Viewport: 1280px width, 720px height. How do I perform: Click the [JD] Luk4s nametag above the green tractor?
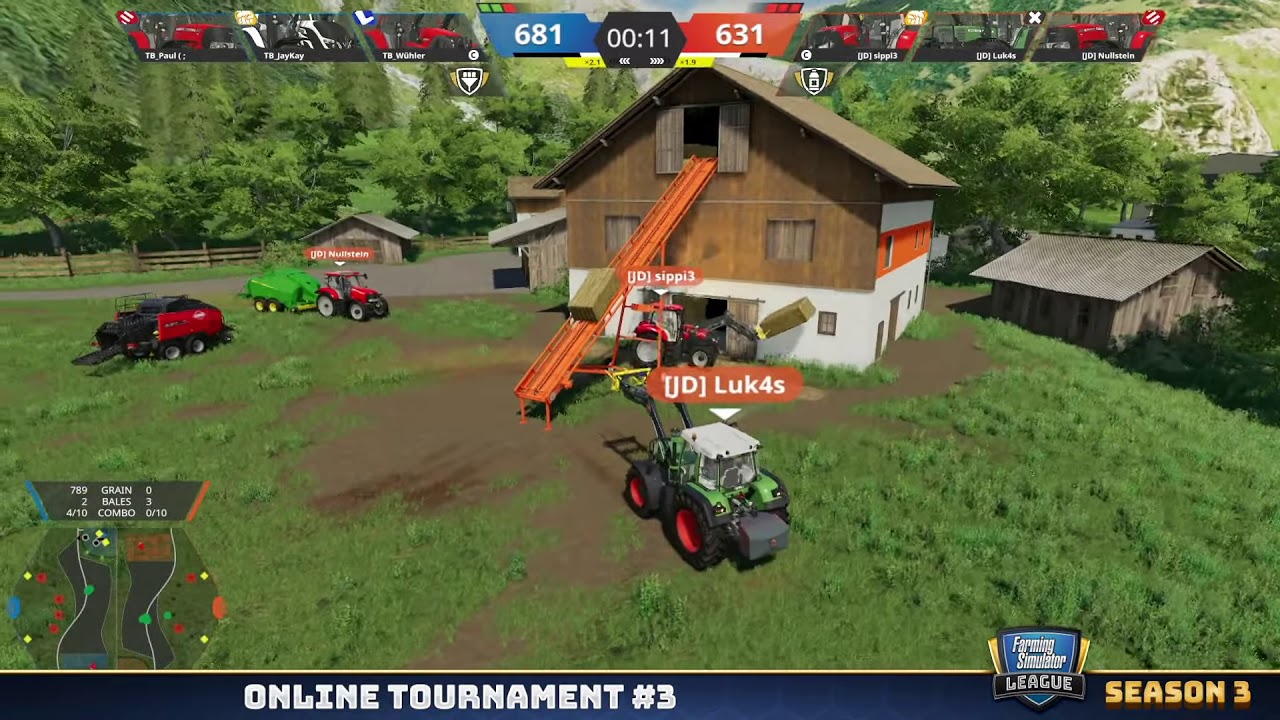[x=722, y=383]
